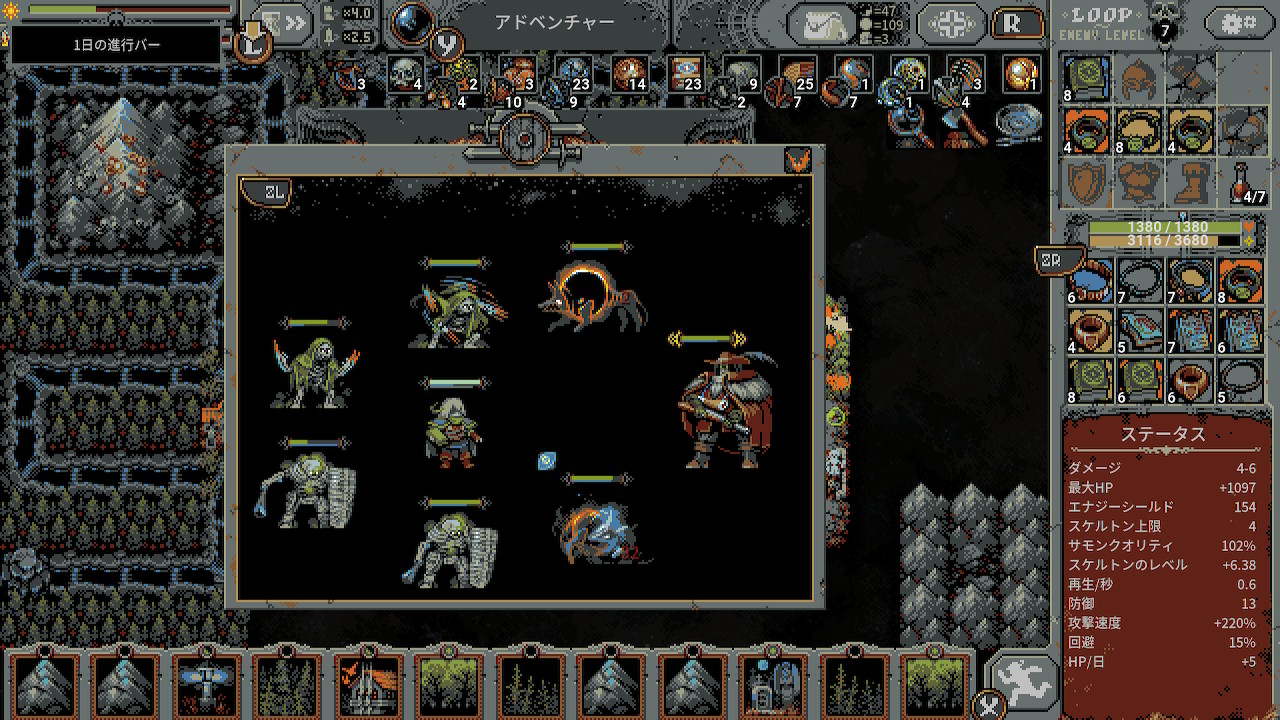Screen dimensions: 1280x720
Task: Select the level 5 dark ring in inventory
Action: pos(1241,381)
